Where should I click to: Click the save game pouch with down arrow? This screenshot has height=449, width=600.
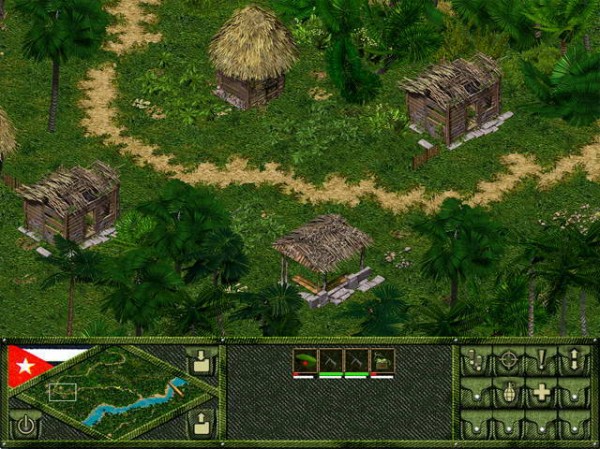click(202, 363)
